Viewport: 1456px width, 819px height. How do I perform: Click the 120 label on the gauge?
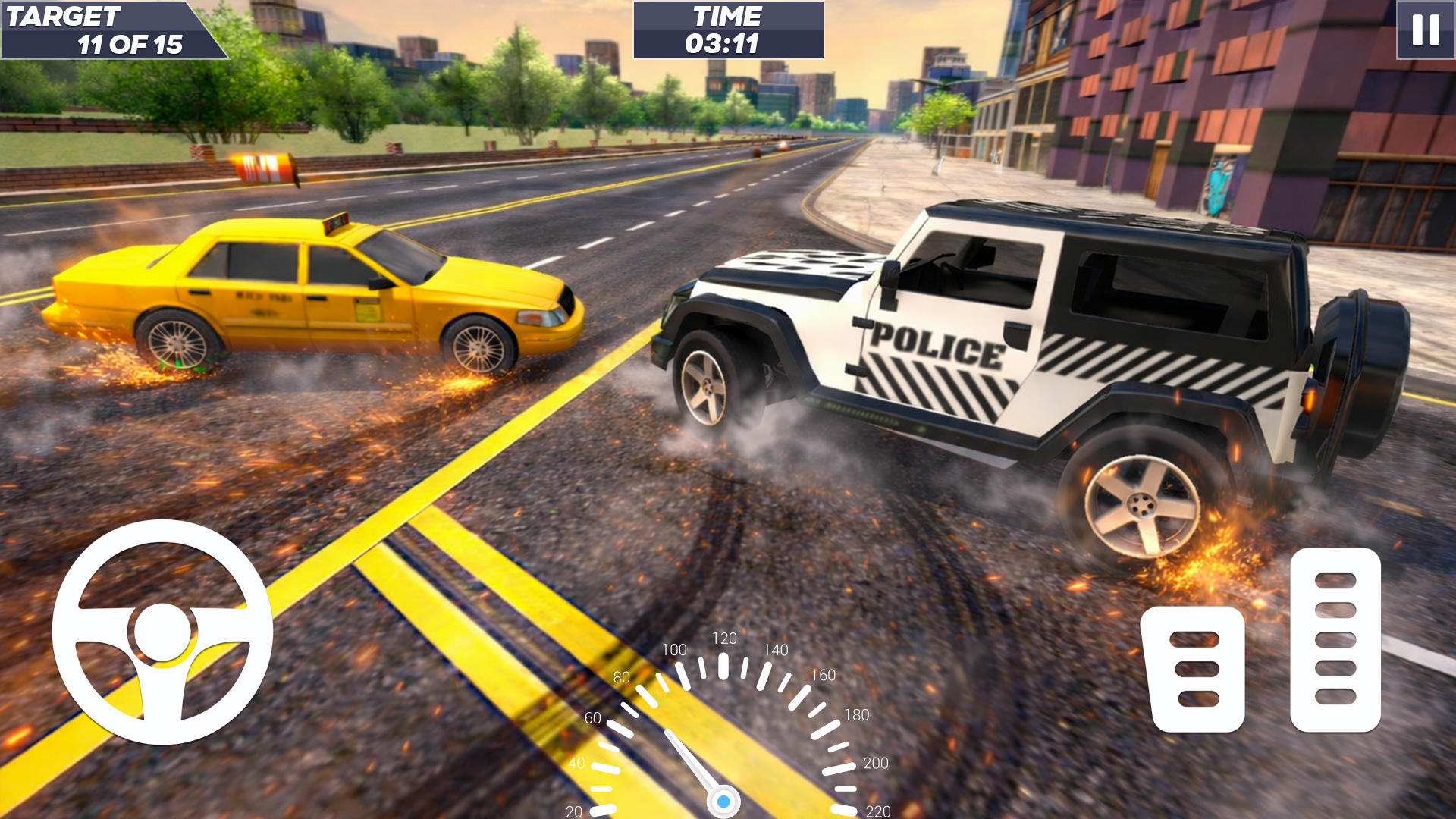coord(726,639)
